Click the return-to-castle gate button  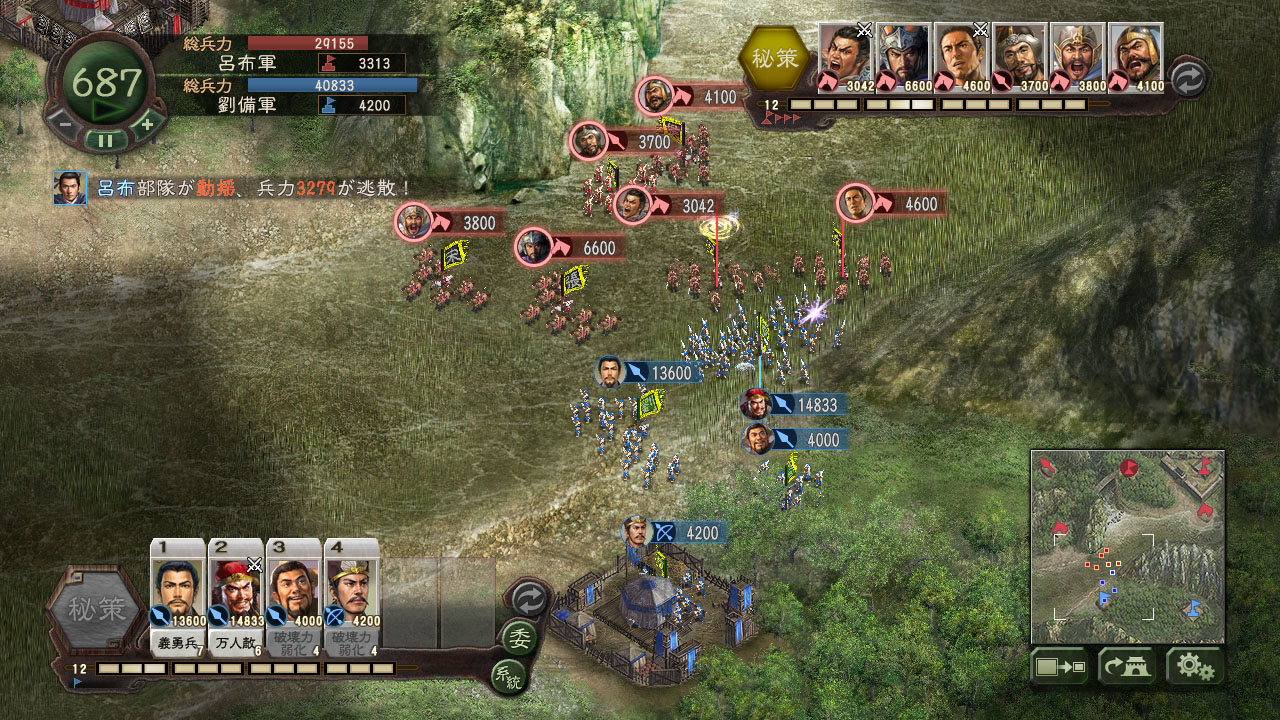point(1127,667)
